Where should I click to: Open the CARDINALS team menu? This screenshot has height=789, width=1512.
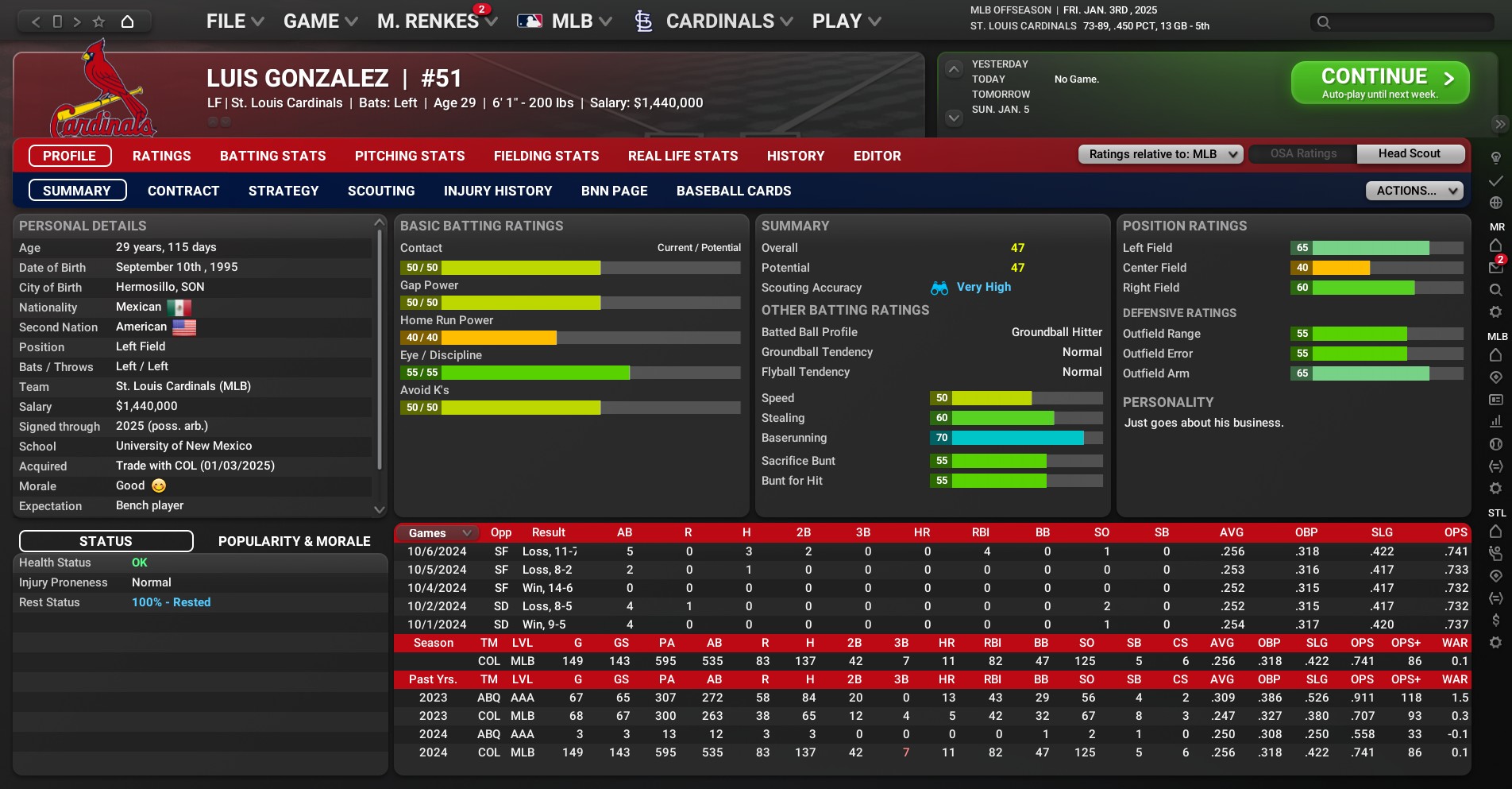(719, 21)
